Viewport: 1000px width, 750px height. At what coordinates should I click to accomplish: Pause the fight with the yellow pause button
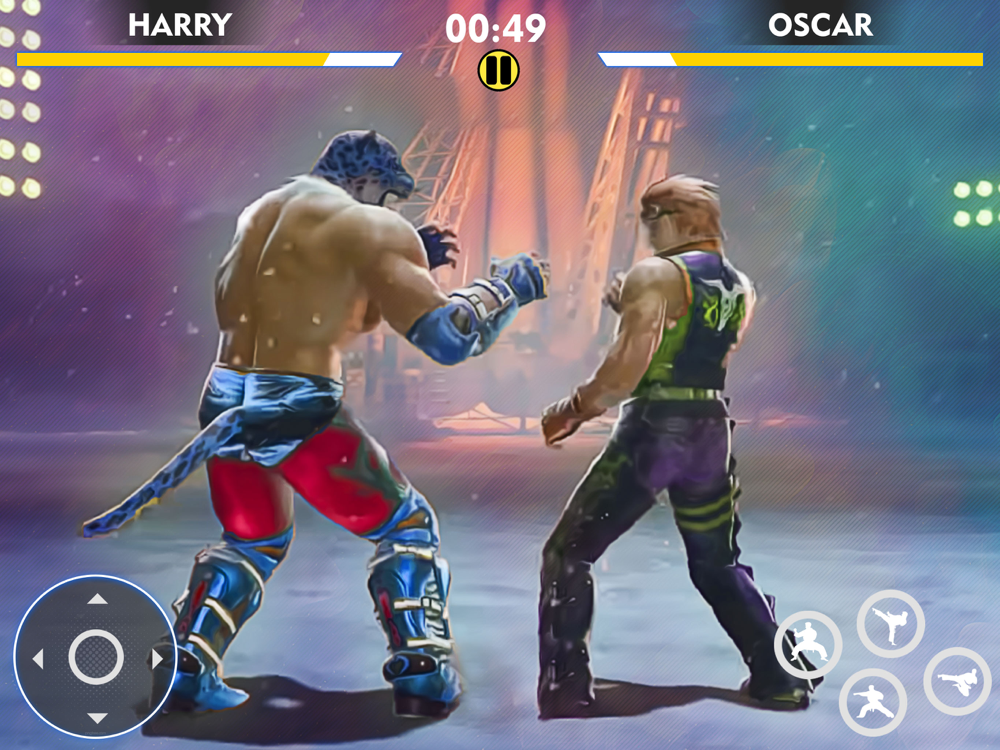pyautogui.click(x=498, y=70)
